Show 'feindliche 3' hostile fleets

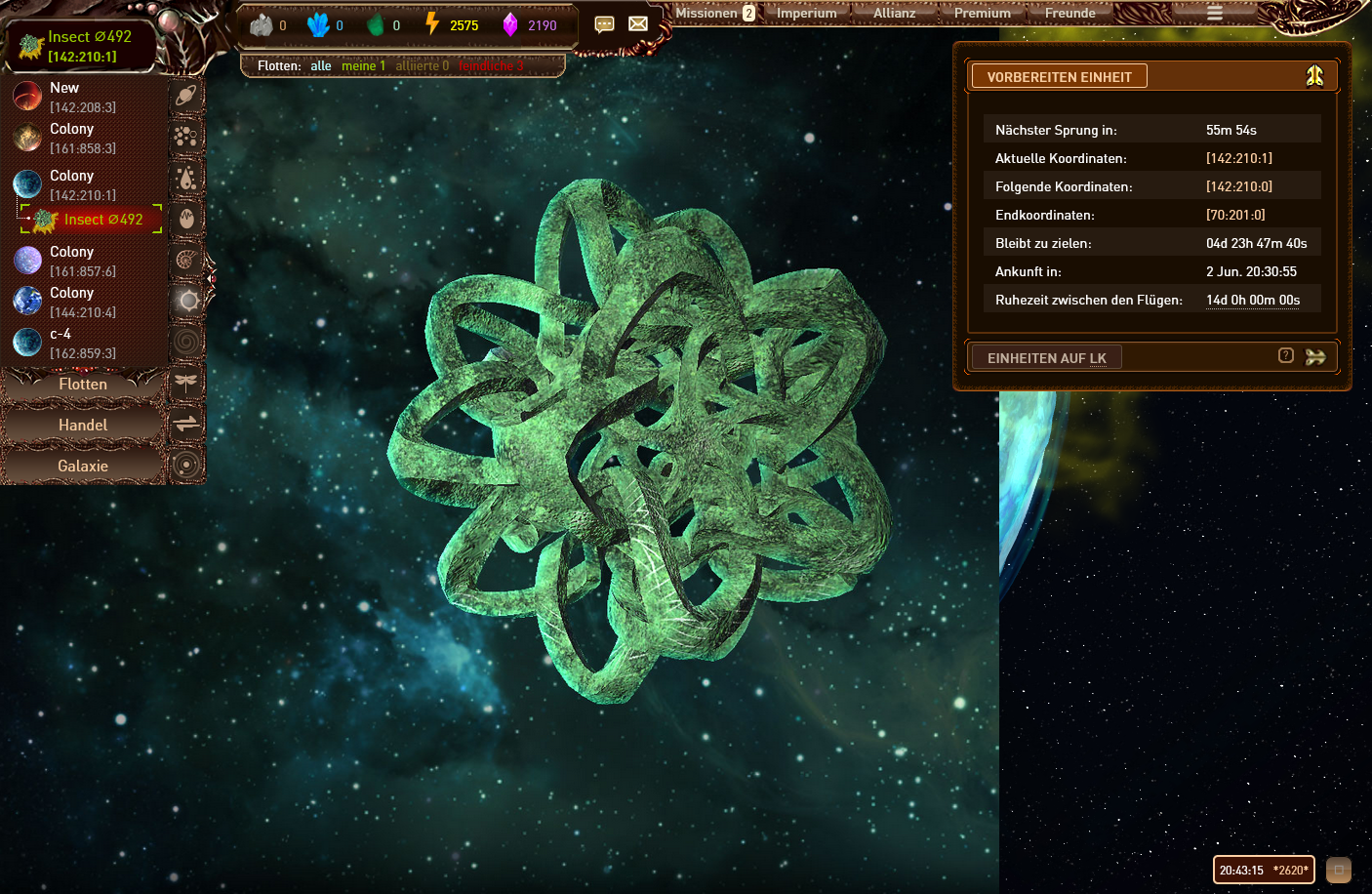(491, 65)
